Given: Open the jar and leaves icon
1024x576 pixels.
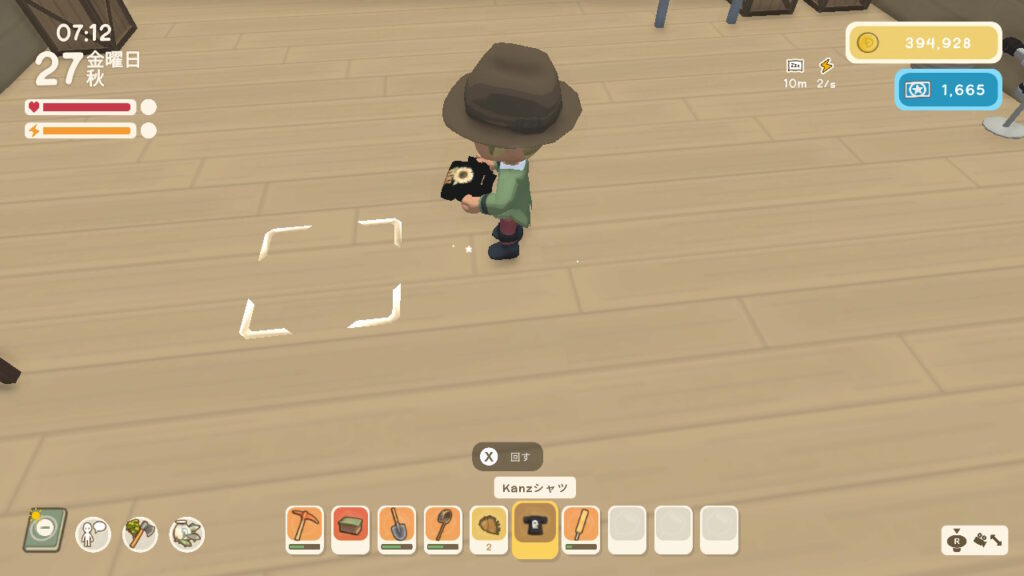Looking at the screenshot, I should click(x=186, y=532).
